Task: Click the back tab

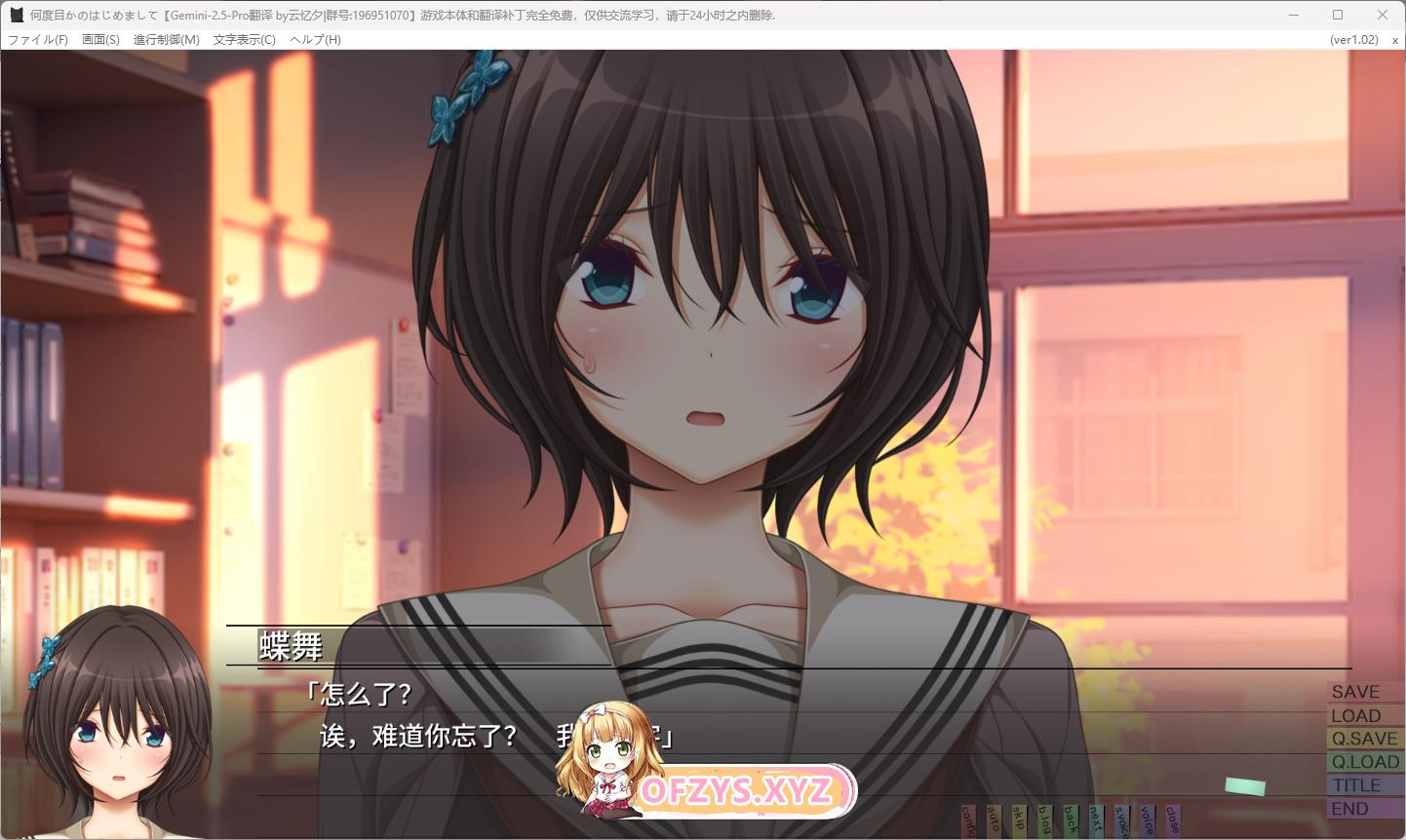Action: tap(1071, 821)
